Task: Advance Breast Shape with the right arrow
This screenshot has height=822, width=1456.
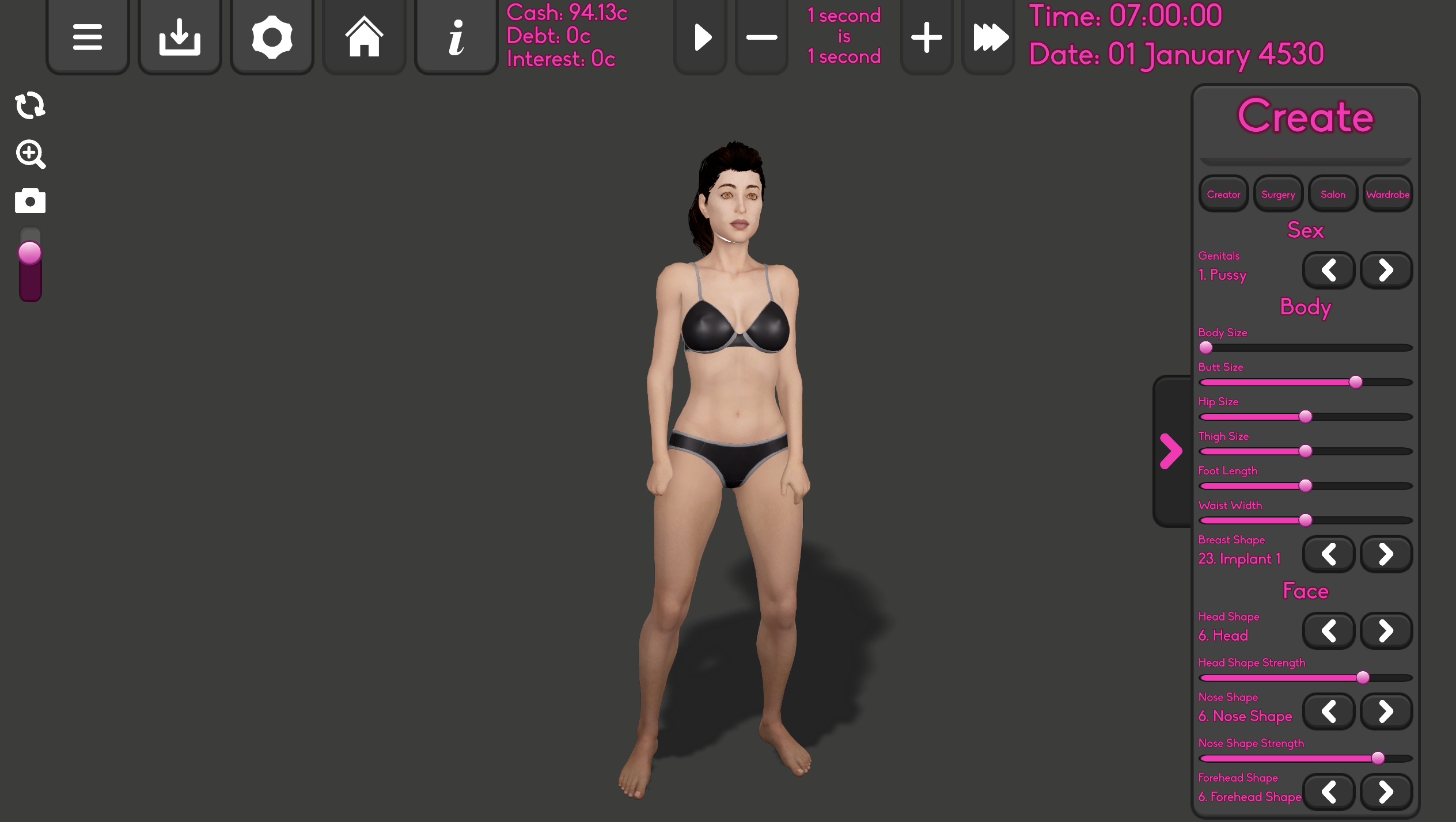Action: 1386,554
